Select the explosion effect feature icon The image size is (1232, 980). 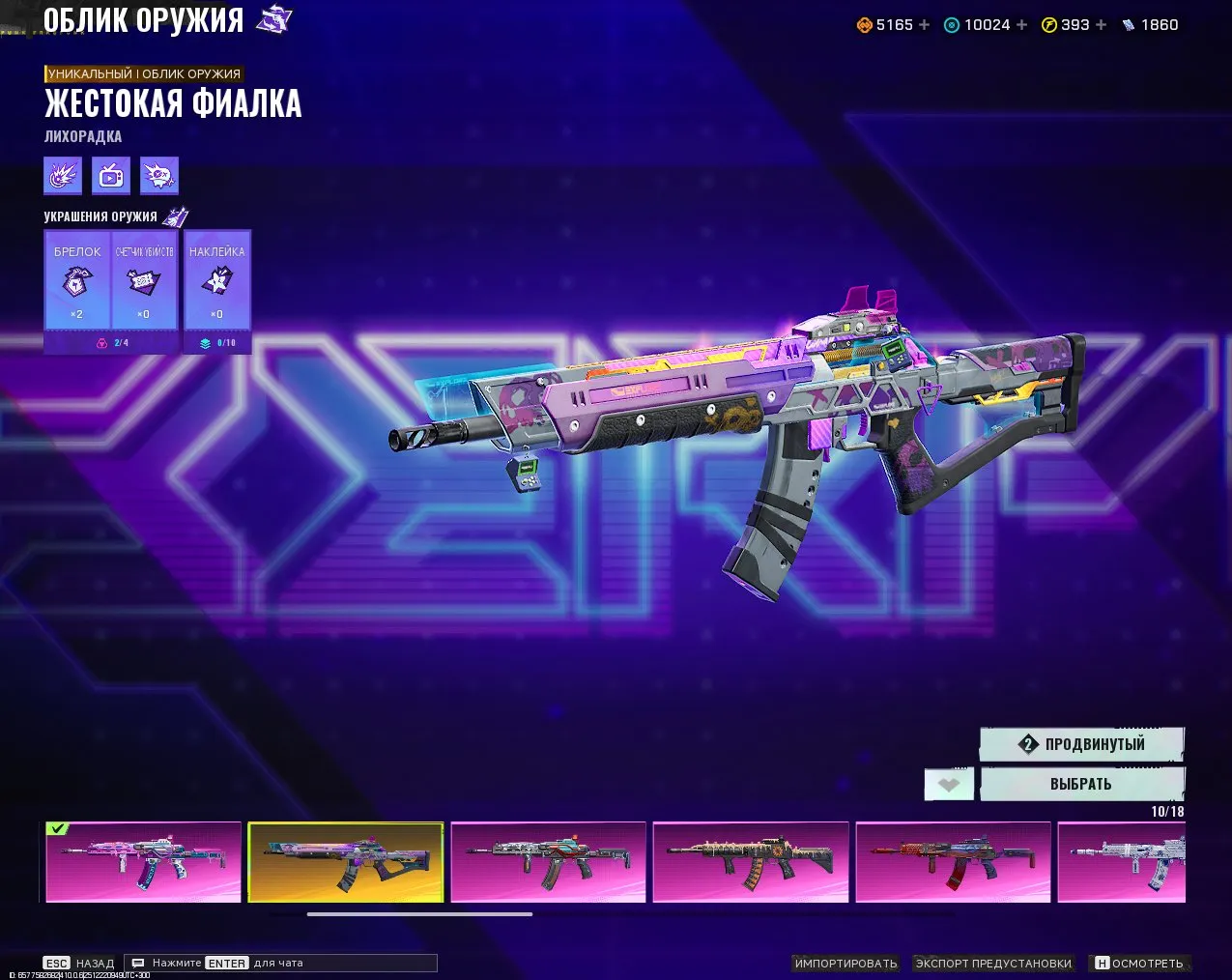tap(63, 176)
